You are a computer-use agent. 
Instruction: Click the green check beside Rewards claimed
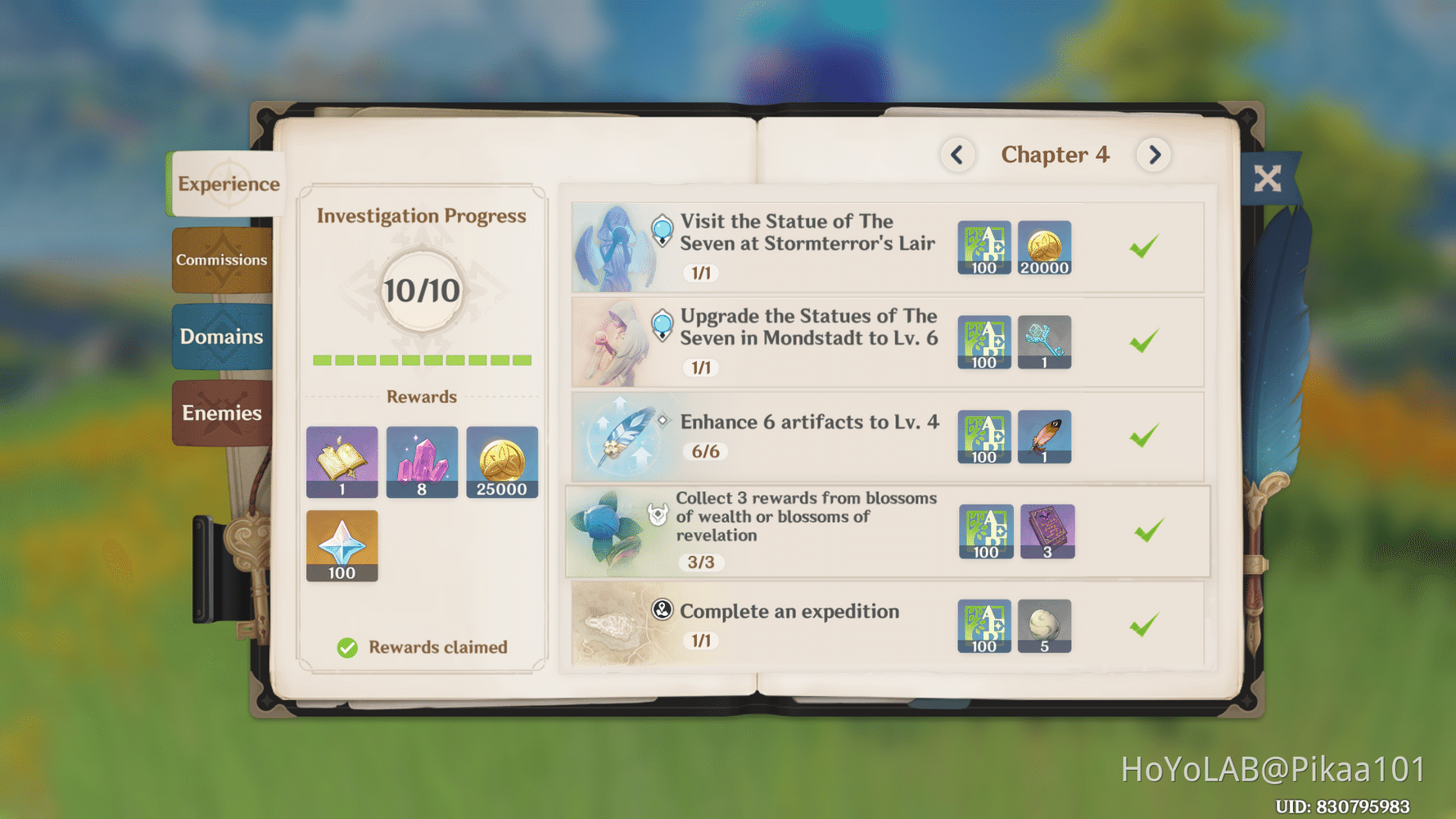coord(347,647)
